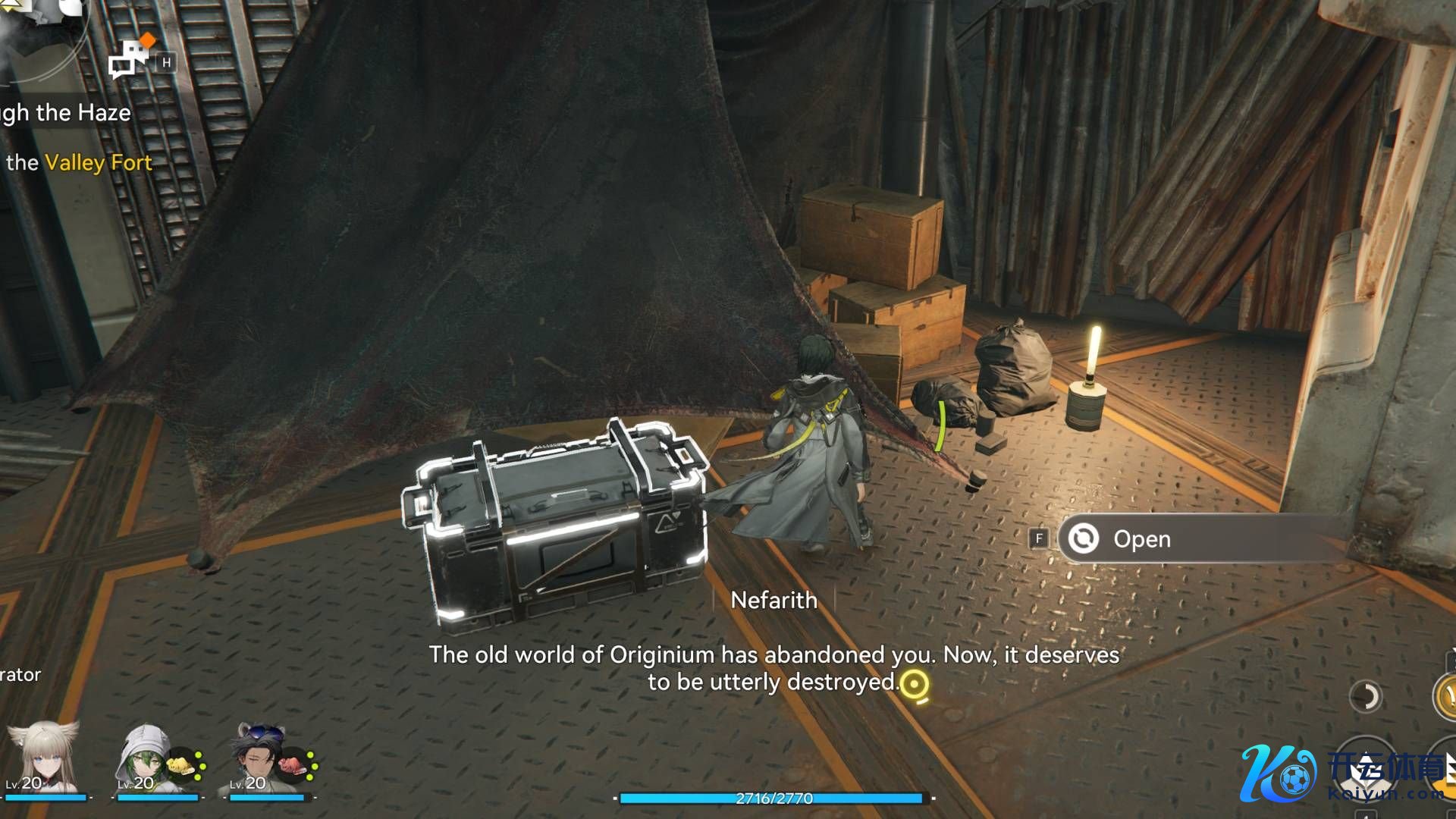Click the Koiyun.com watermark logo
1456x819 pixels.
pos(1342,775)
